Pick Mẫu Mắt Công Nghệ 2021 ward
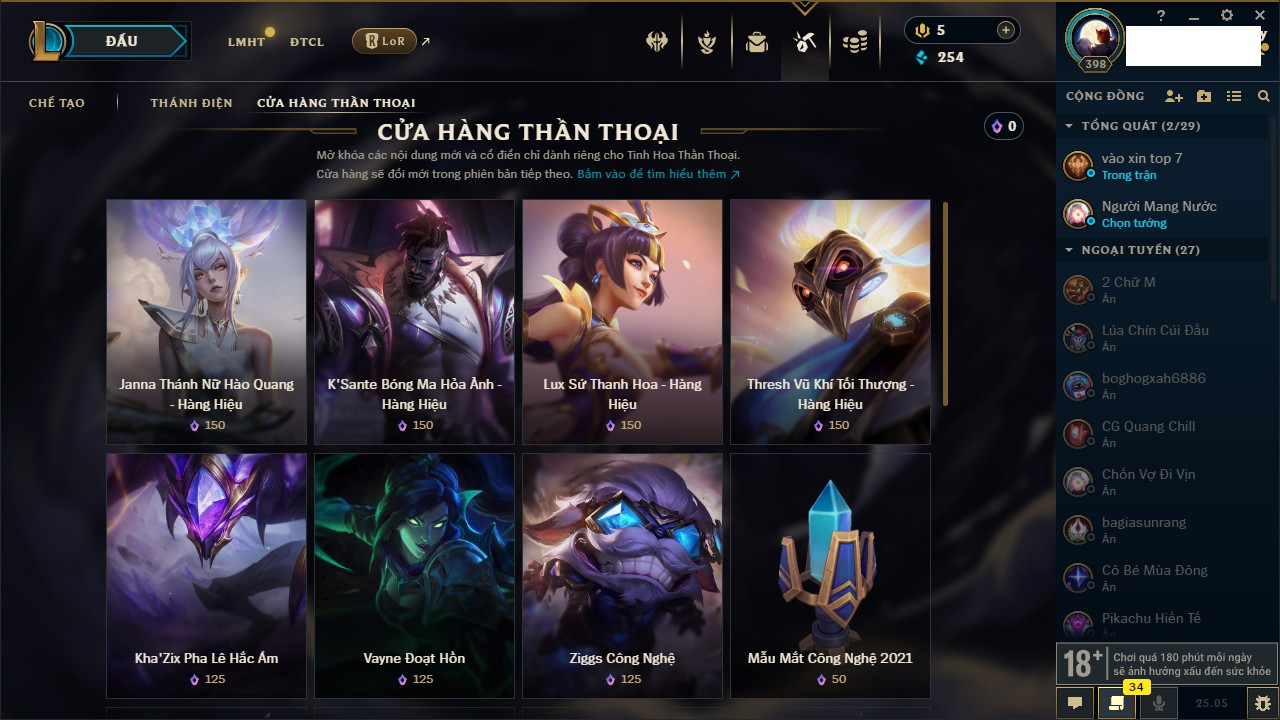This screenshot has width=1280, height=720. tap(830, 575)
